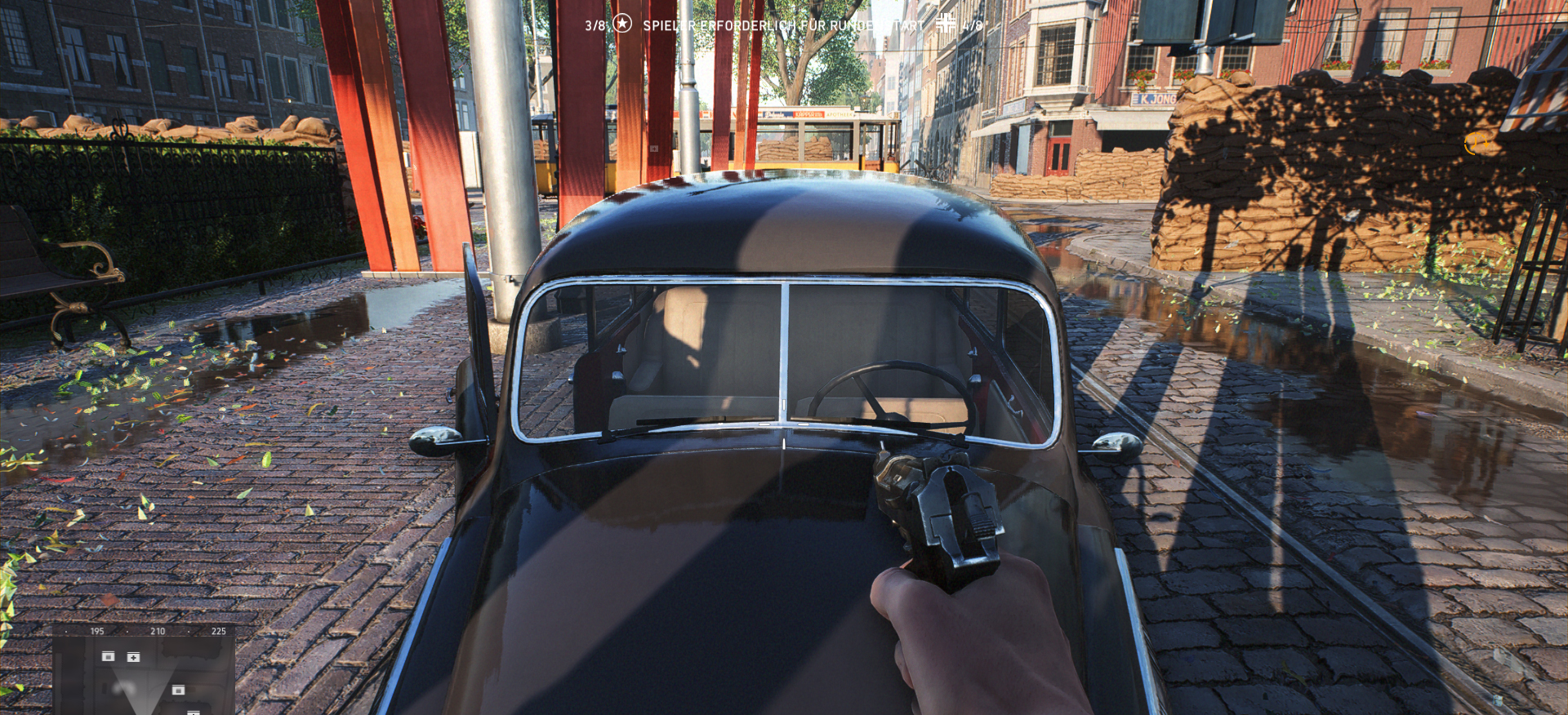Click the Axis cross team icon
Screen dimensions: 1568x715
945,23
